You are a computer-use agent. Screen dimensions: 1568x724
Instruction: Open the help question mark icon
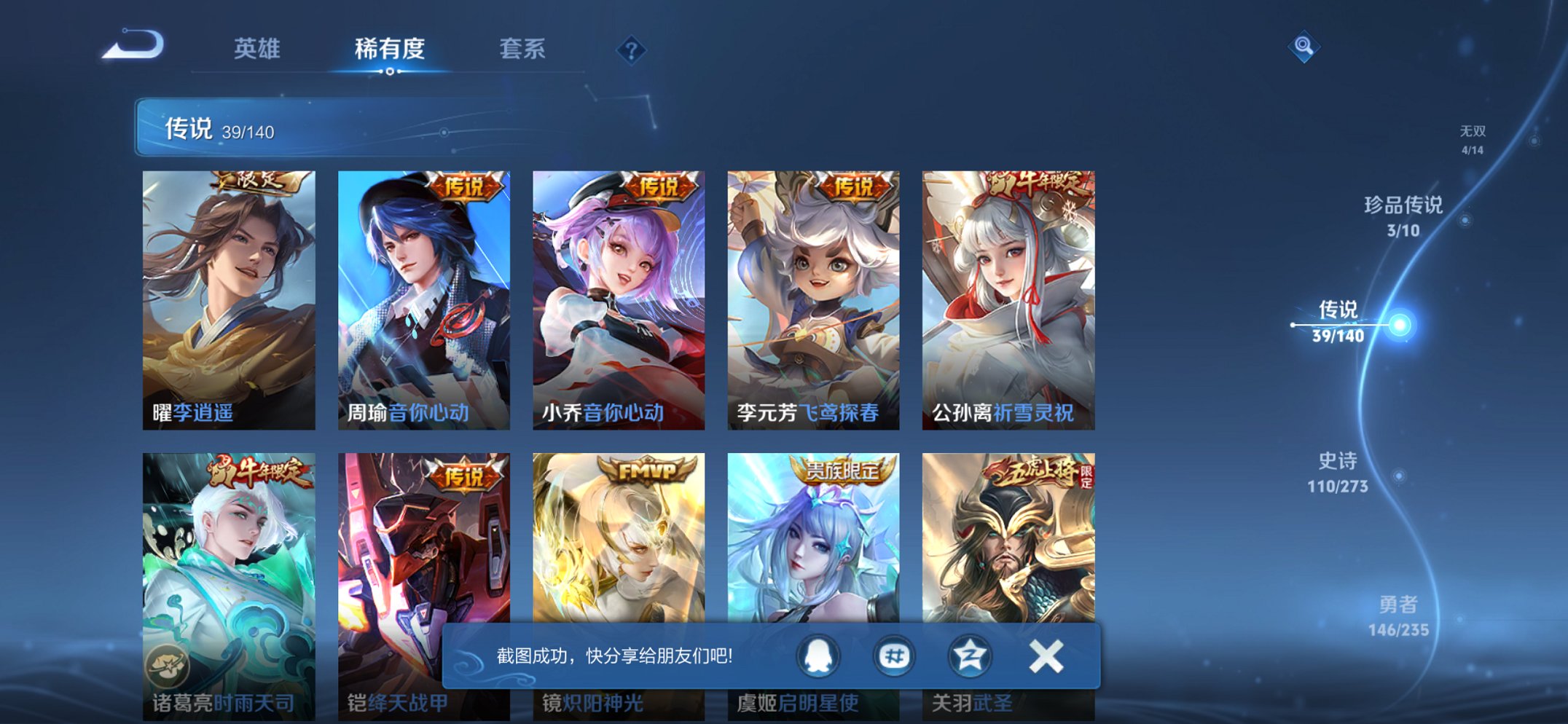(x=633, y=50)
